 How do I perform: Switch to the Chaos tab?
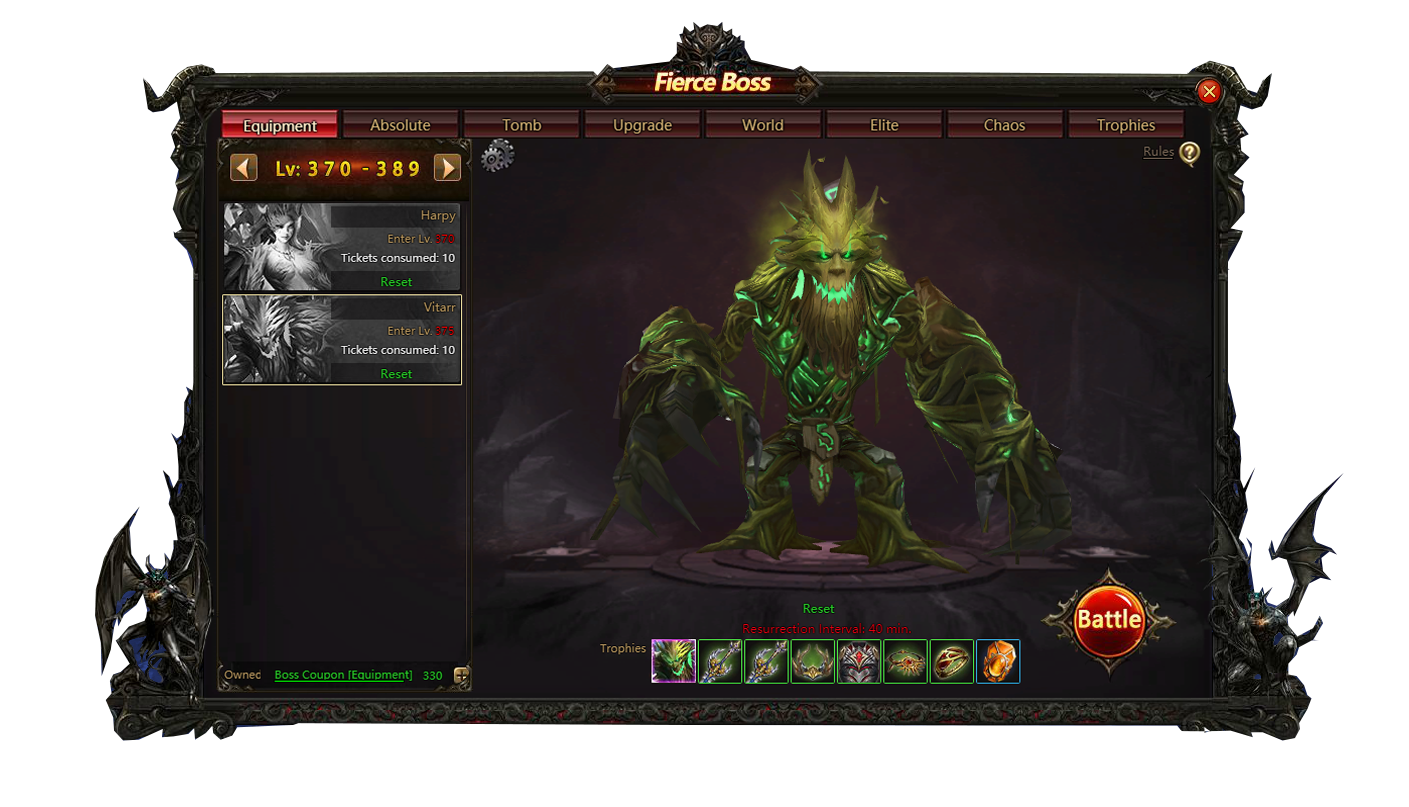point(1004,125)
